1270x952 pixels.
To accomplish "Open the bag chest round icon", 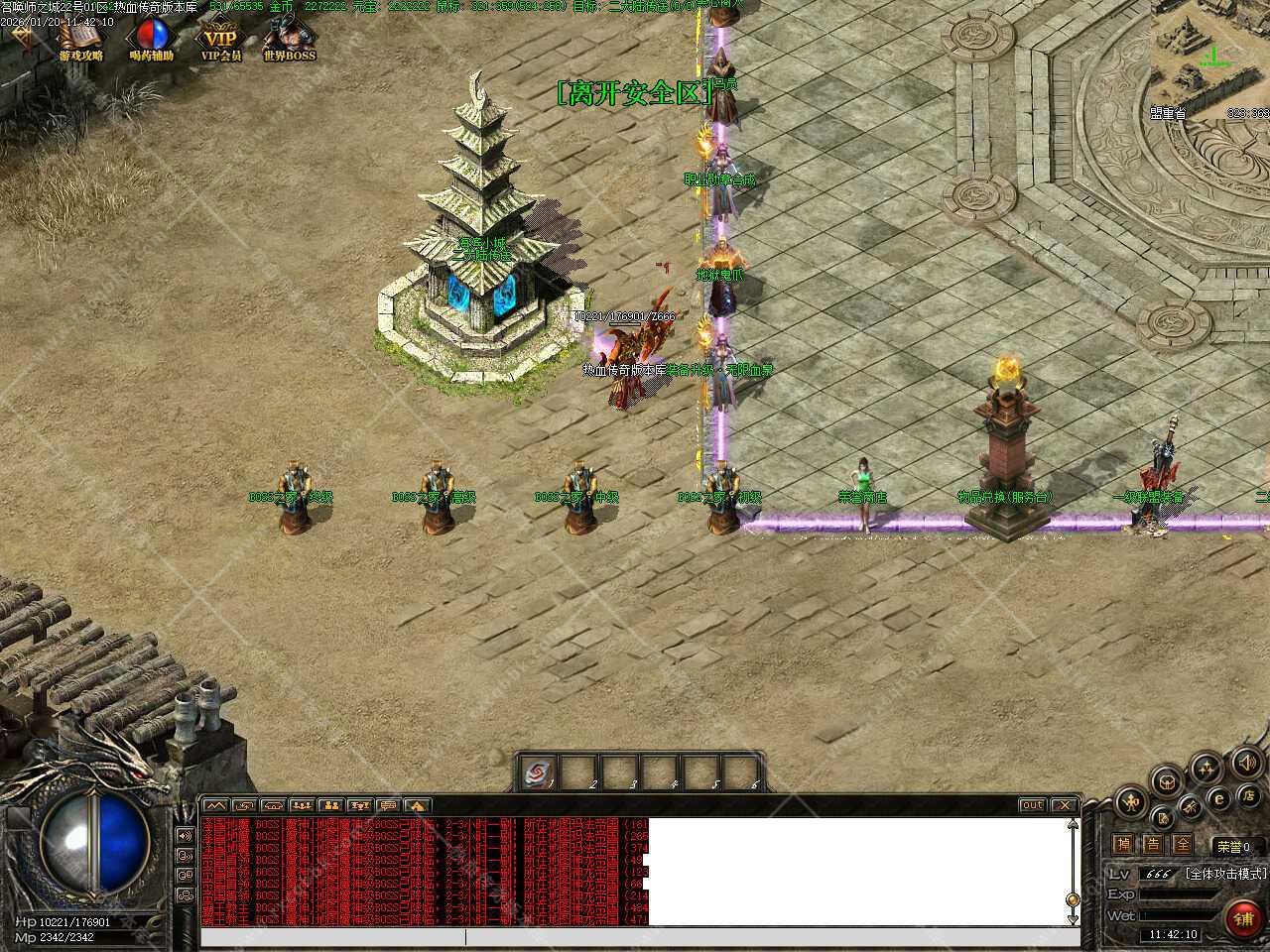I will 1168,779.
